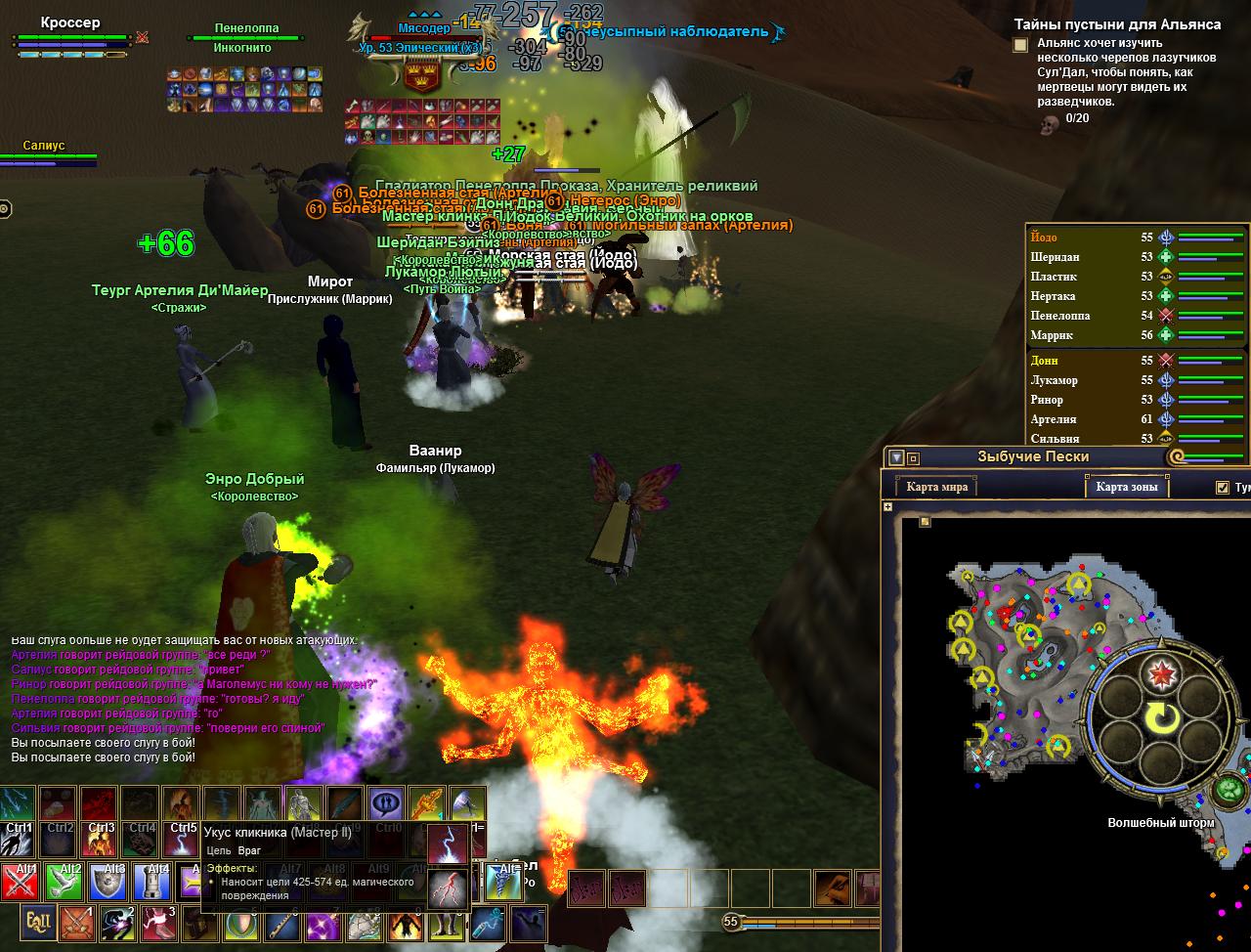Select raid member Пенелоппа in raid list
The height and width of the screenshot is (952, 1251).
1059,316
